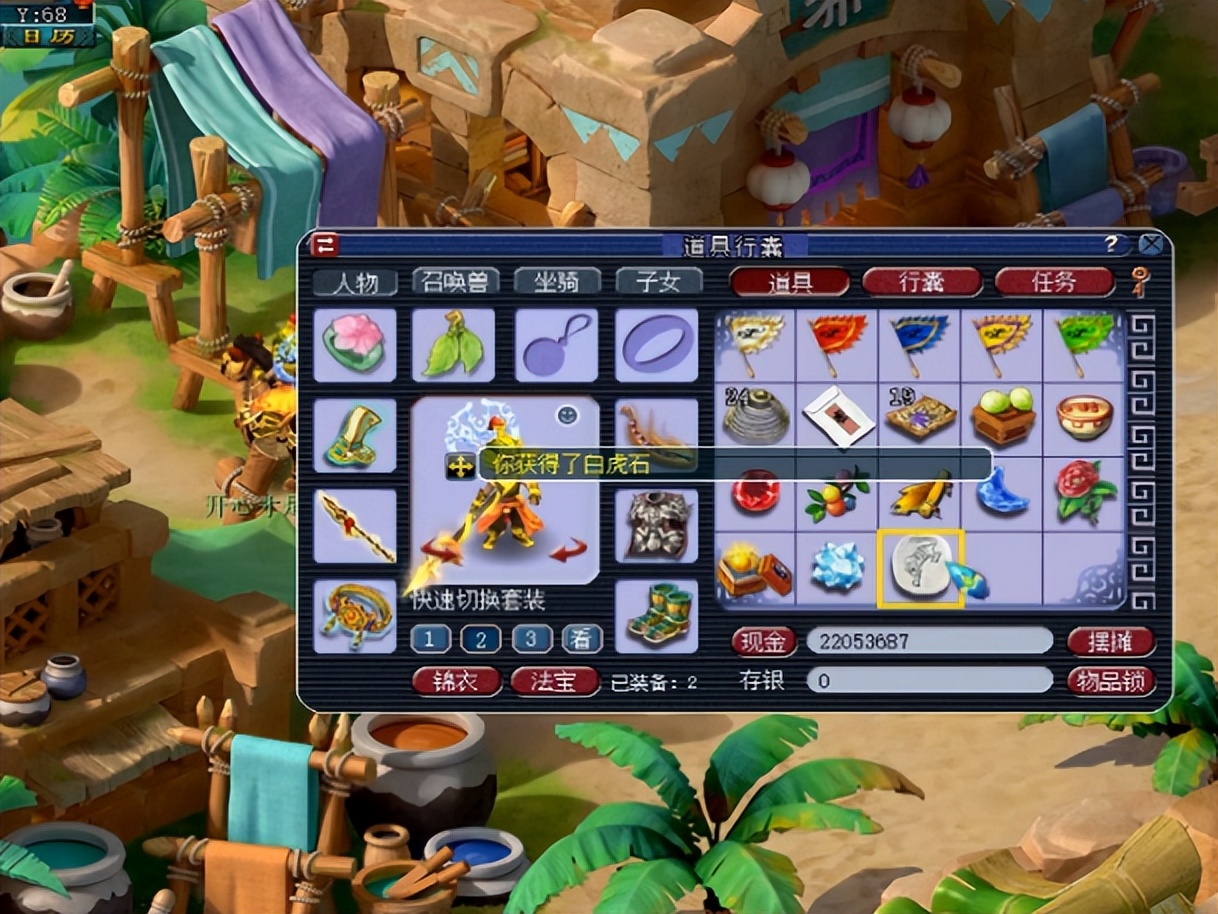1218x914 pixels.
Task: Switch to quick outfit set 2
Action: tap(481, 639)
